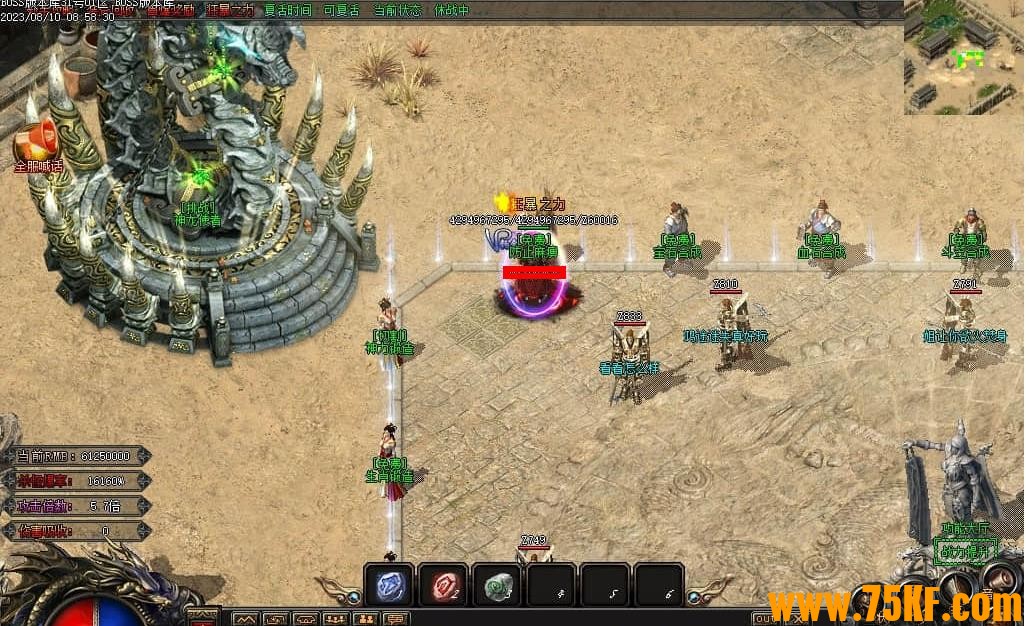The width and height of the screenshot is (1026, 626).
Task: Select the 狂暴之力 top menu entry
Action: click(230, 10)
